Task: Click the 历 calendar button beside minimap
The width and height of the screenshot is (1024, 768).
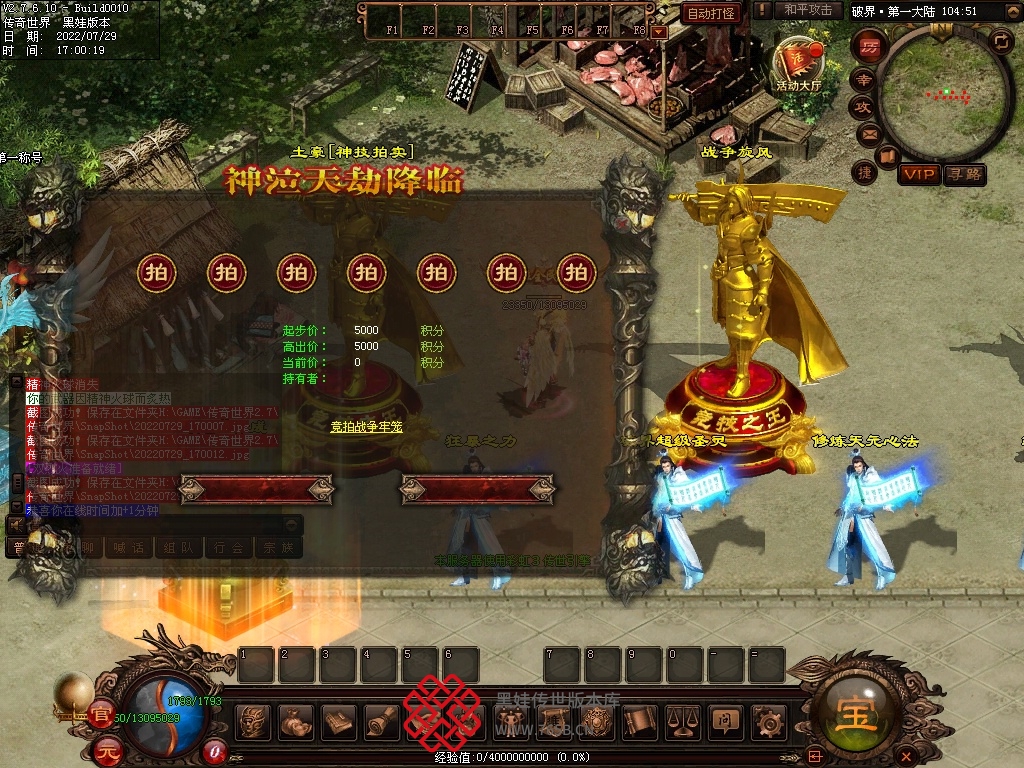Action: click(x=870, y=46)
